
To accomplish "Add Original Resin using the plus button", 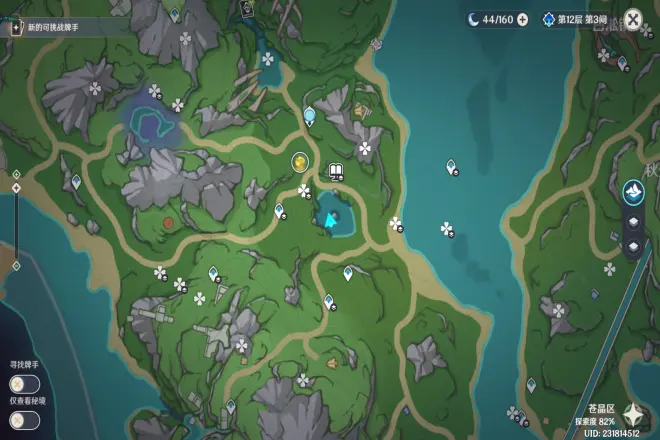I will click(523, 19).
